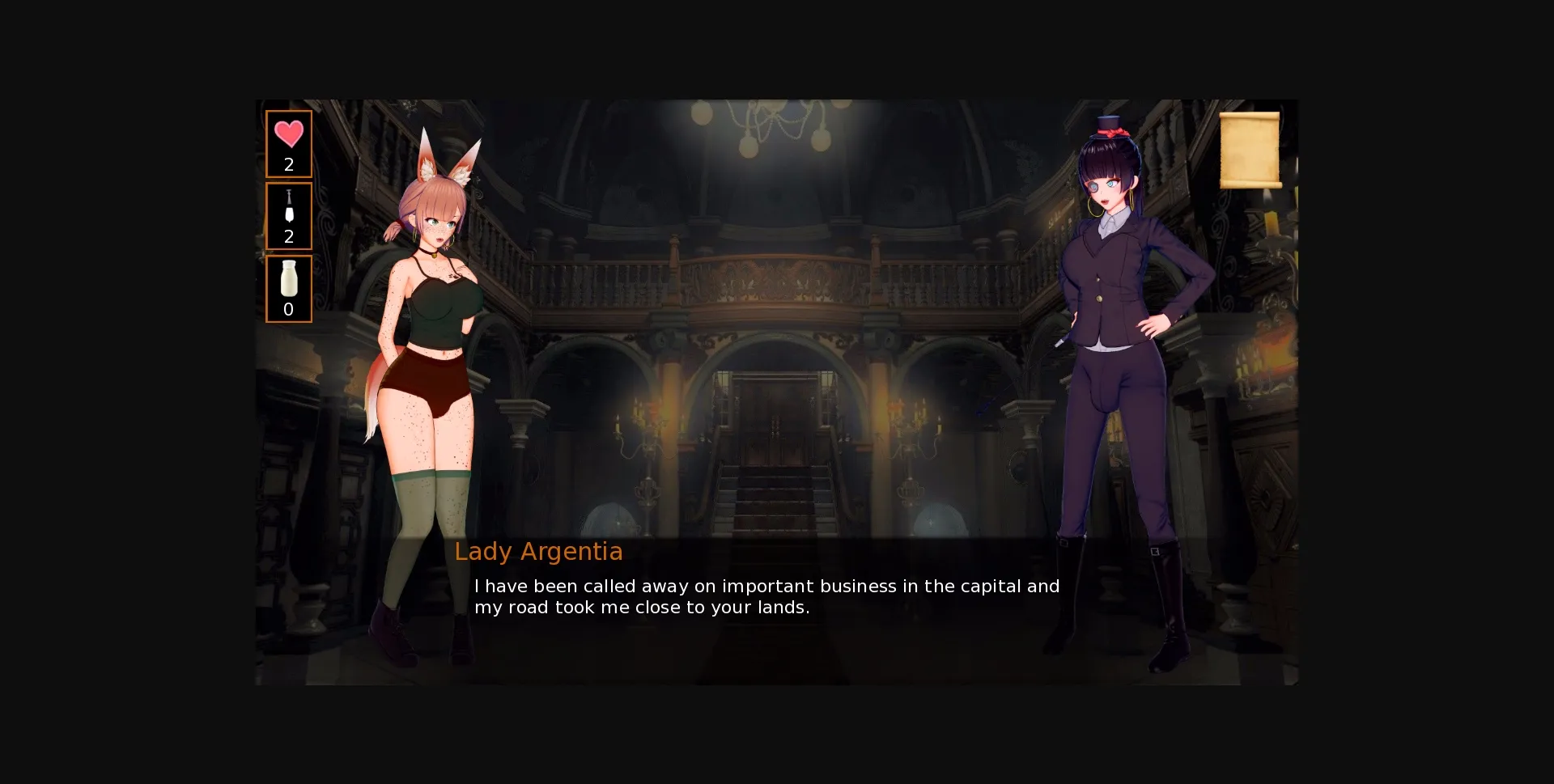Image resolution: width=1554 pixels, height=784 pixels.
Task: Select the potion bottle stat icon
Action: 288,207
